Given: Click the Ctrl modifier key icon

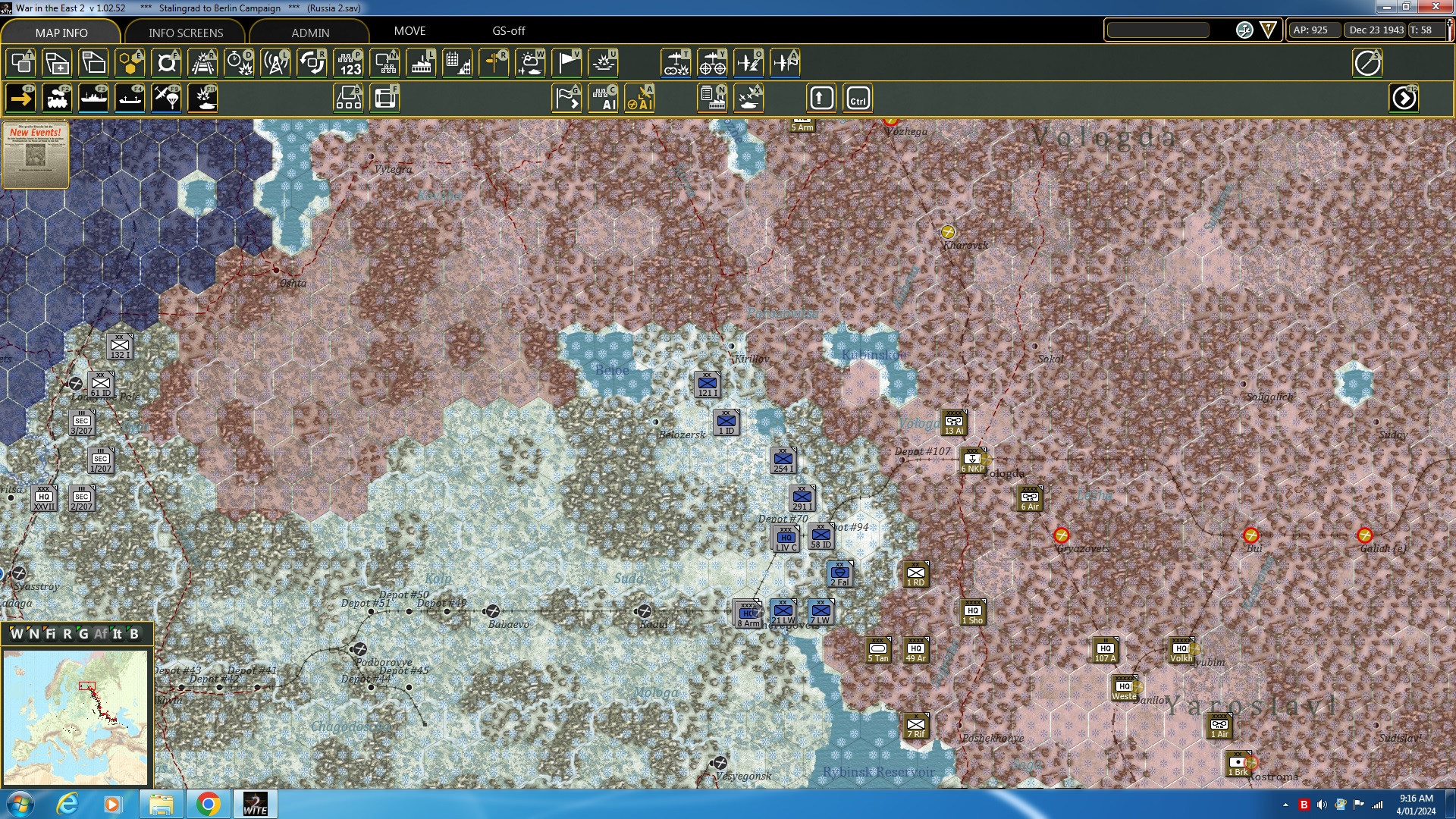Looking at the screenshot, I should coord(858,98).
